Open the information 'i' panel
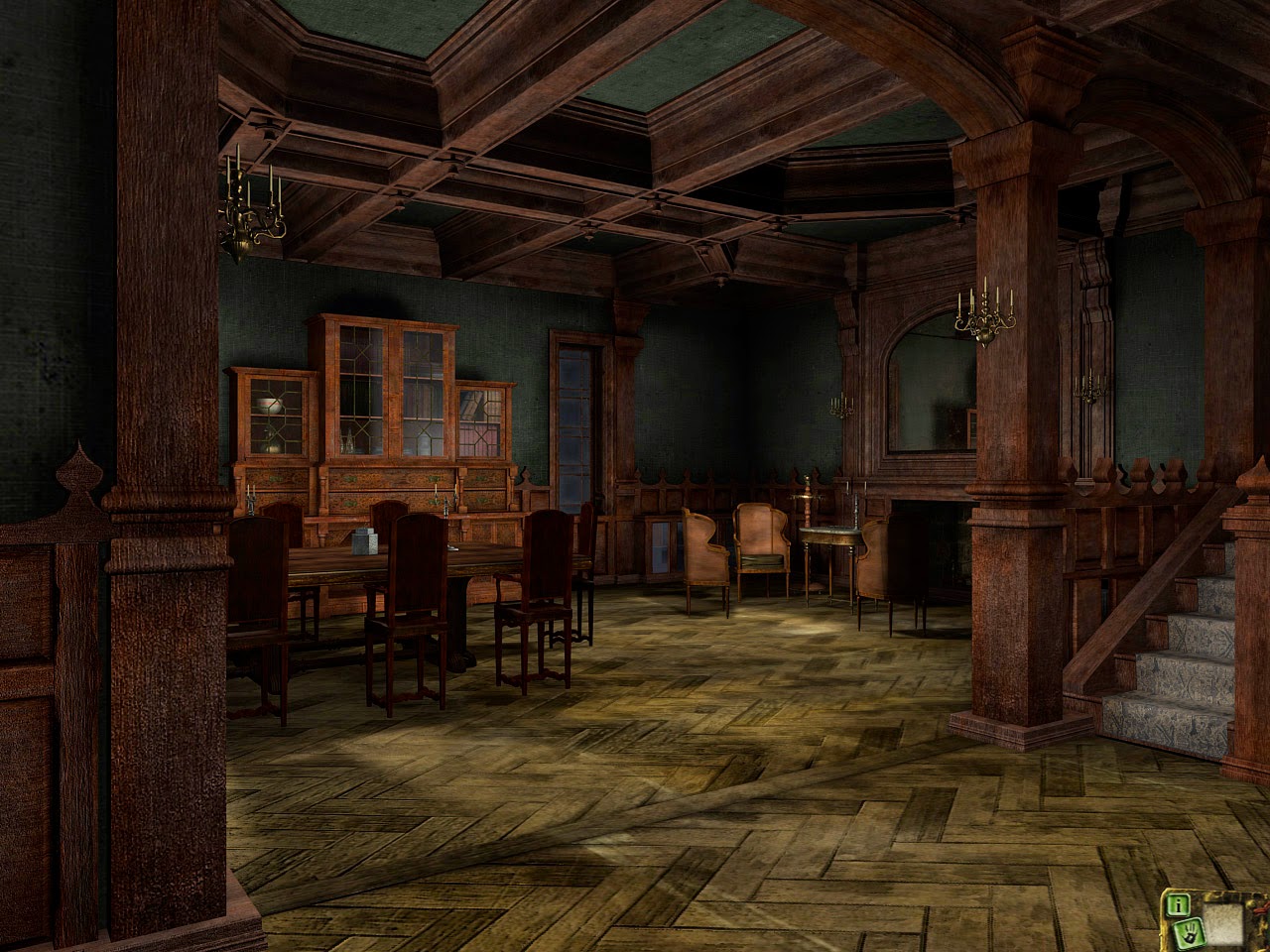This screenshot has width=1270, height=952. (1178, 905)
